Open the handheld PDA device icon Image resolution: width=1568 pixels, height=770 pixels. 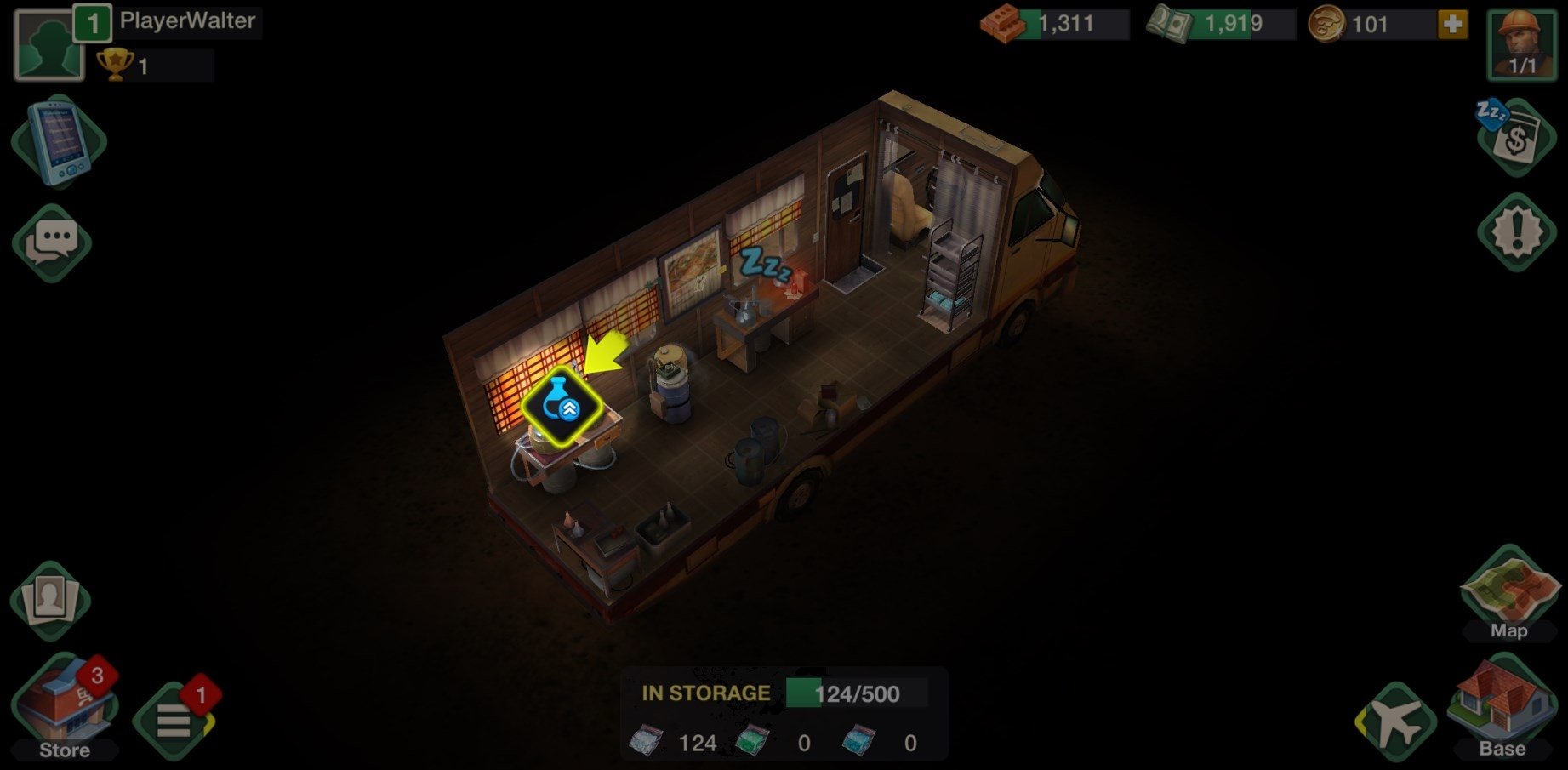coord(59,141)
